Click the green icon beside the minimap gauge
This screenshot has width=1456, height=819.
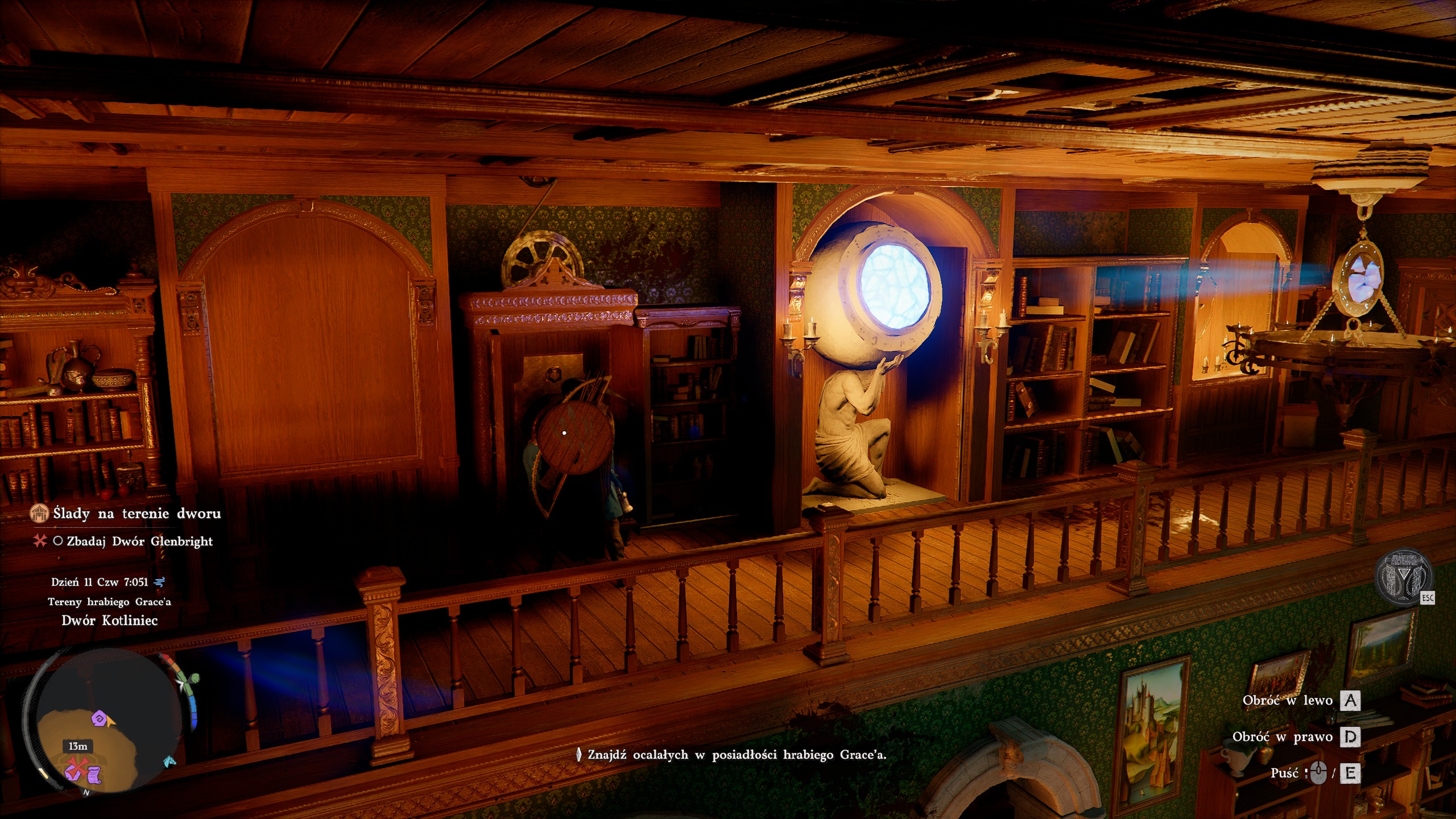(195, 679)
